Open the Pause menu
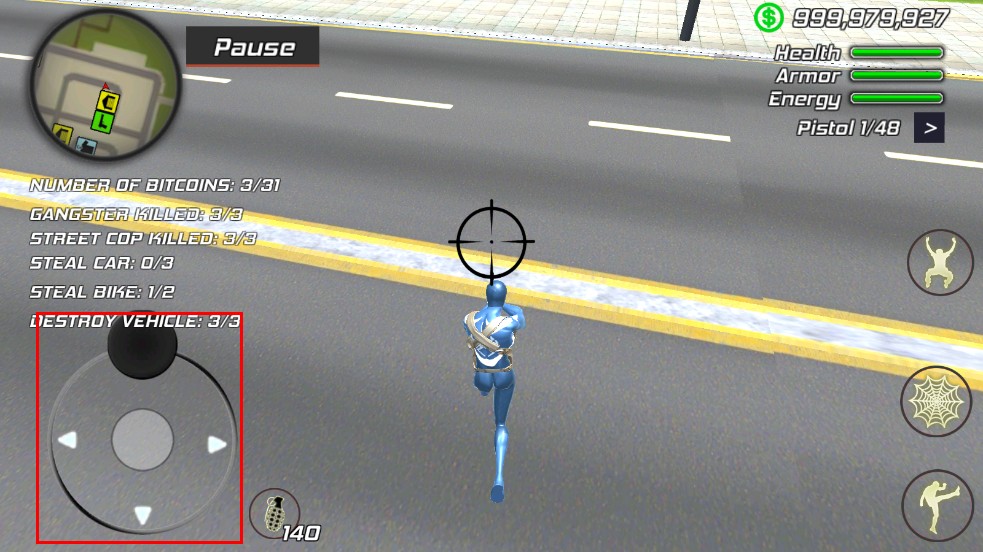This screenshot has height=552, width=983. 253,47
